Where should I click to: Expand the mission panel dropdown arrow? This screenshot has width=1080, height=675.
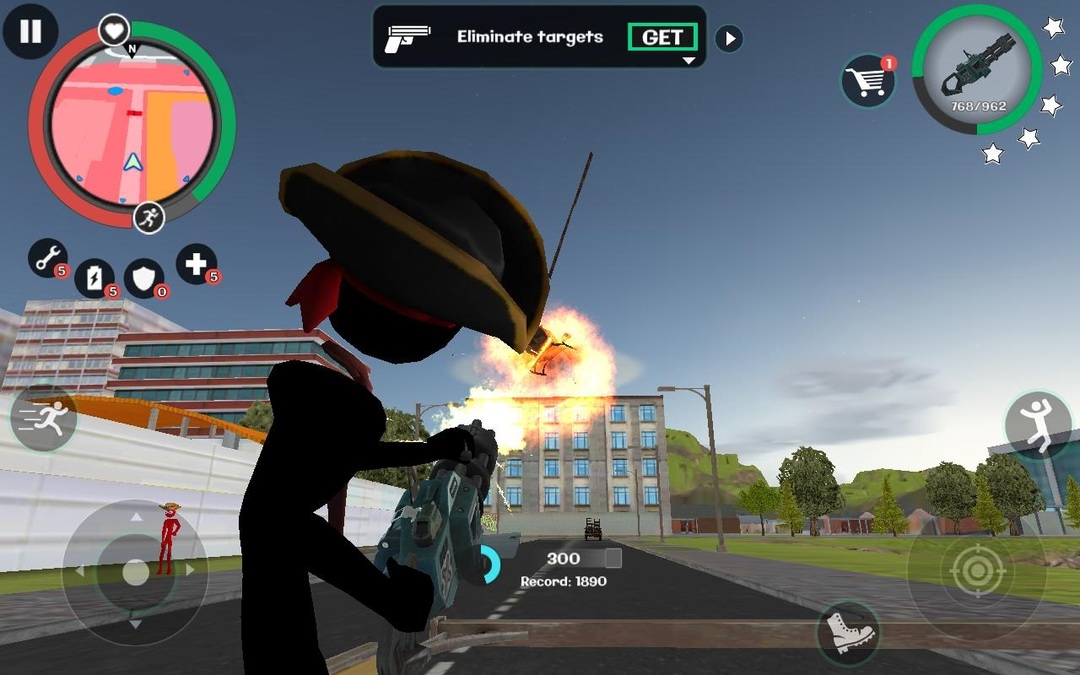tap(688, 61)
